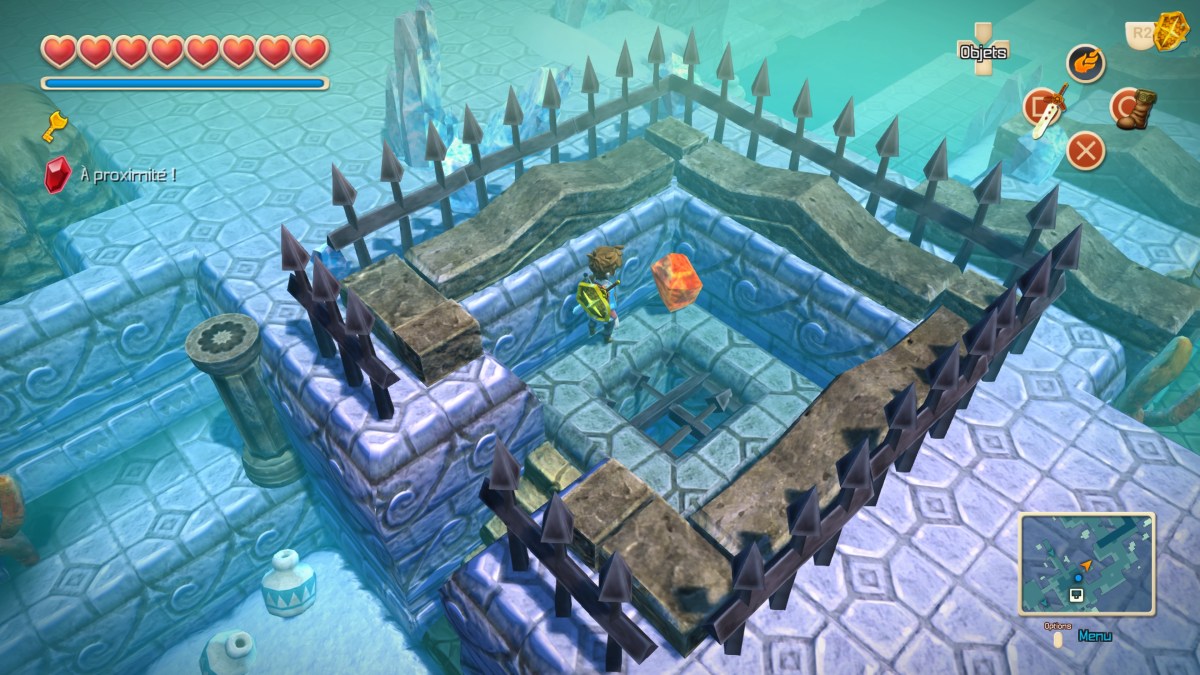Open the Objets item selector
The width and height of the screenshot is (1200, 675).
(x=982, y=51)
